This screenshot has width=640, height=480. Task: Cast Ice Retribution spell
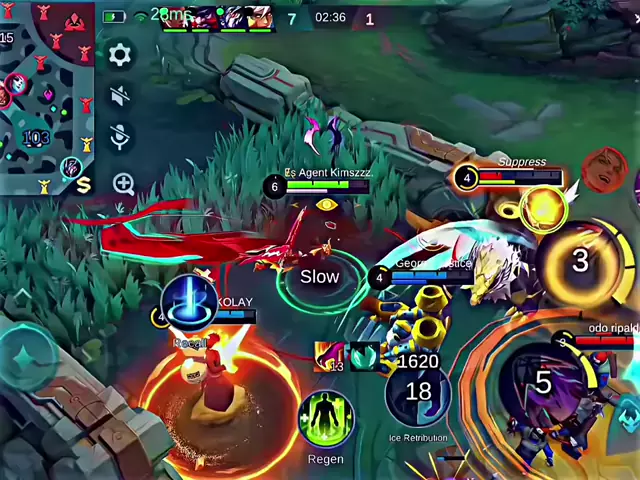418,392
